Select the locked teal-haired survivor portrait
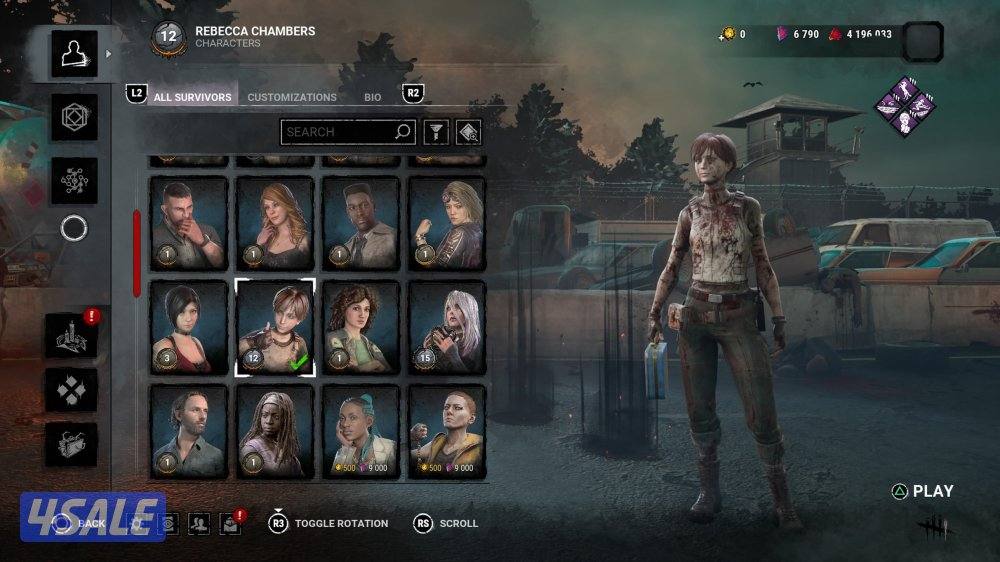The width and height of the screenshot is (1000, 562). coord(361,431)
